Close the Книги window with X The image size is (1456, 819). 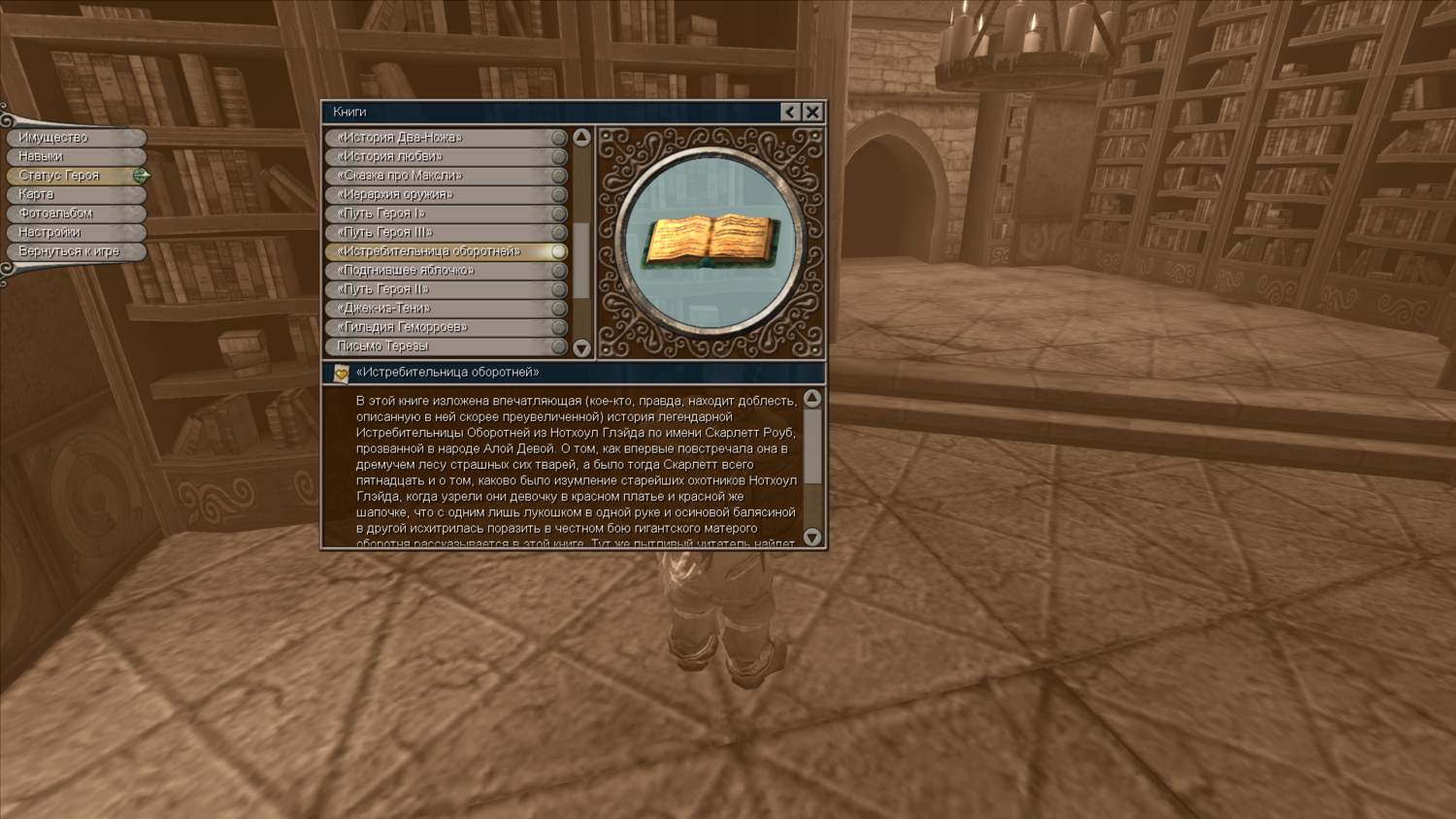[x=812, y=112]
